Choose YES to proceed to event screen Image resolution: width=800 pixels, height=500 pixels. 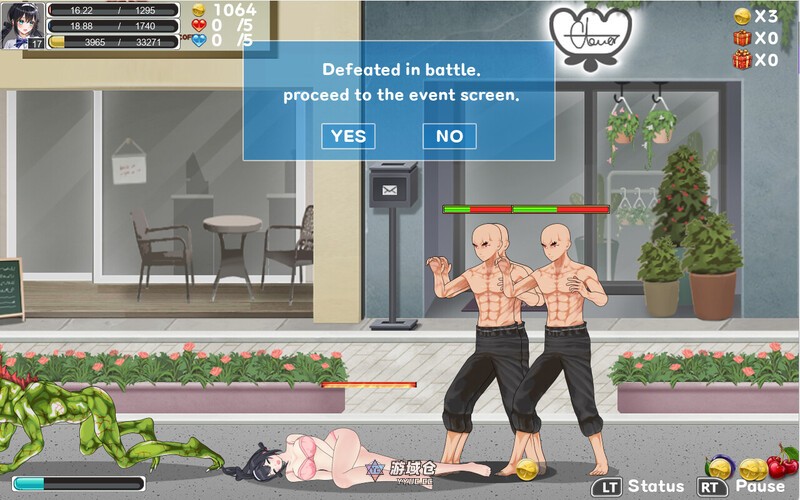pyautogui.click(x=348, y=136)
